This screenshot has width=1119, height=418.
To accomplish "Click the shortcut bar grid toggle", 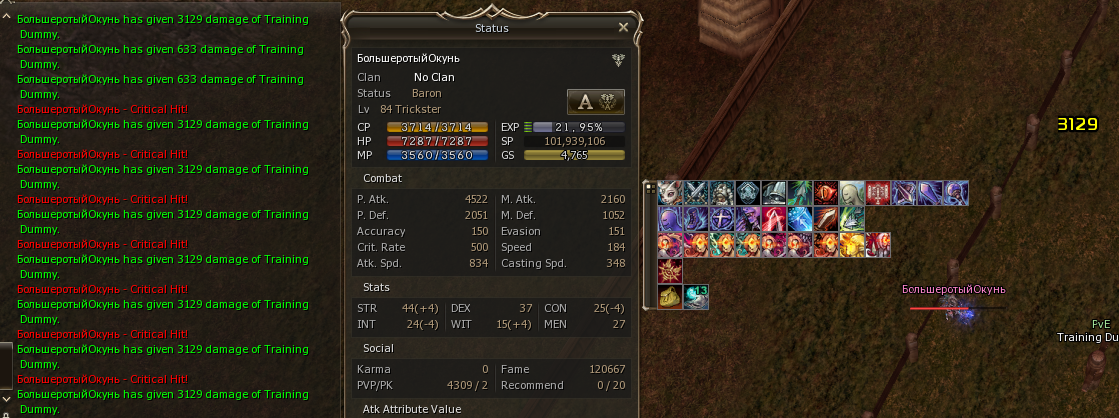I will coord(650,186).
